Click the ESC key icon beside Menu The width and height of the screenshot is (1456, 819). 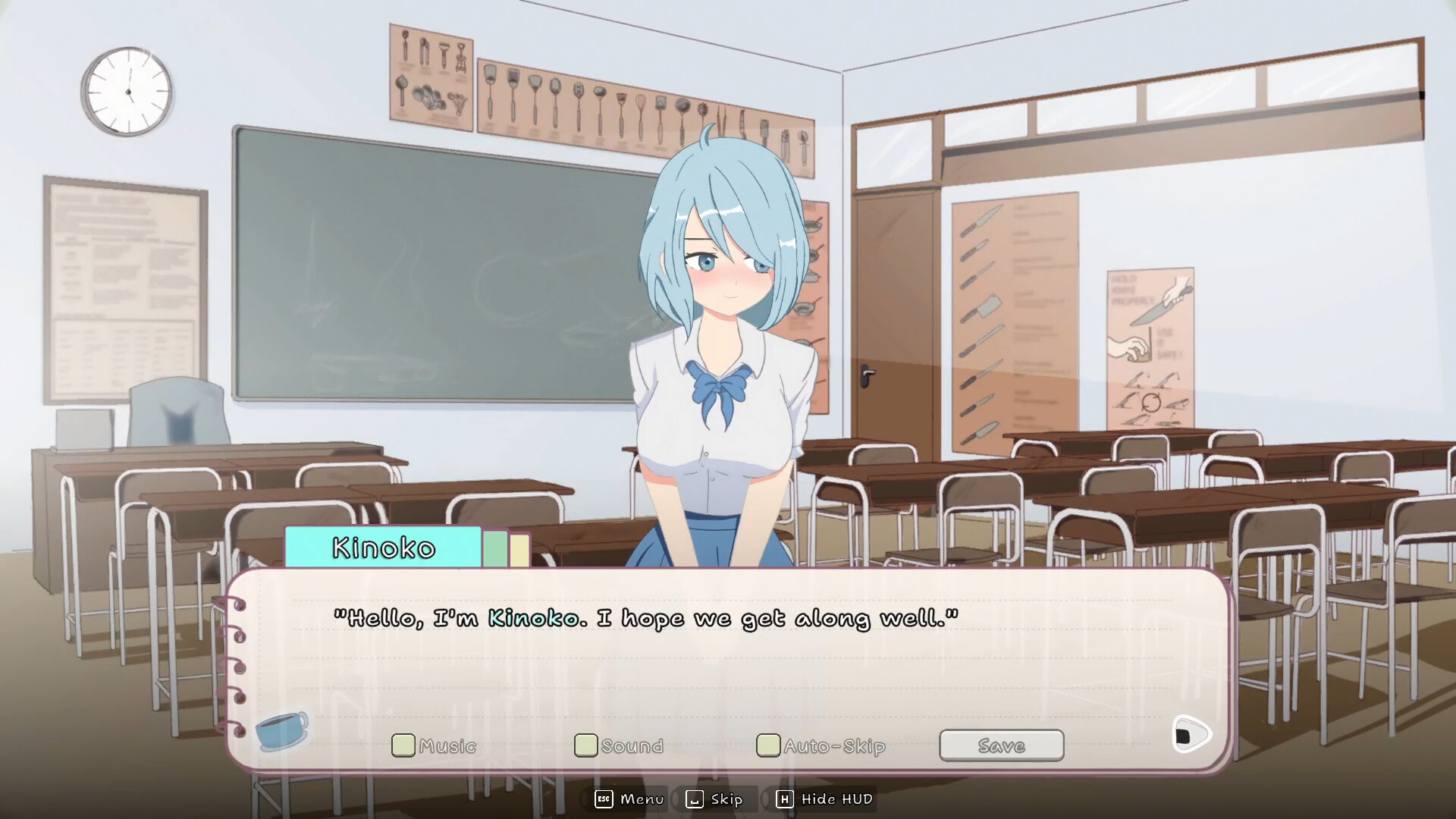(603, 799)
